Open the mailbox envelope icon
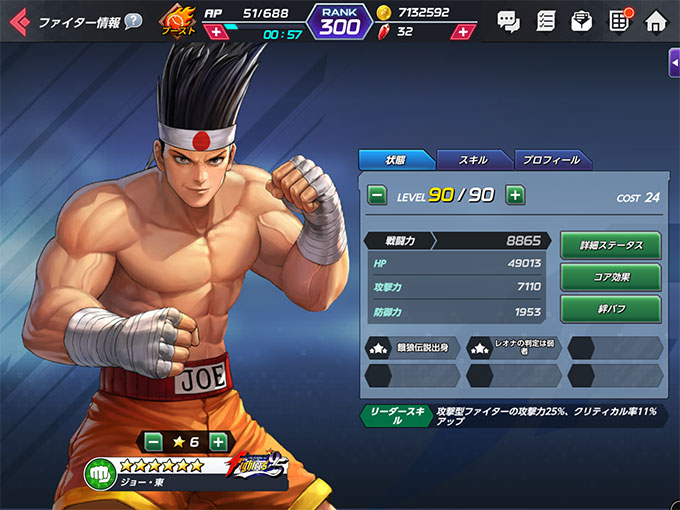680x510 pixels. click(581, 20)
